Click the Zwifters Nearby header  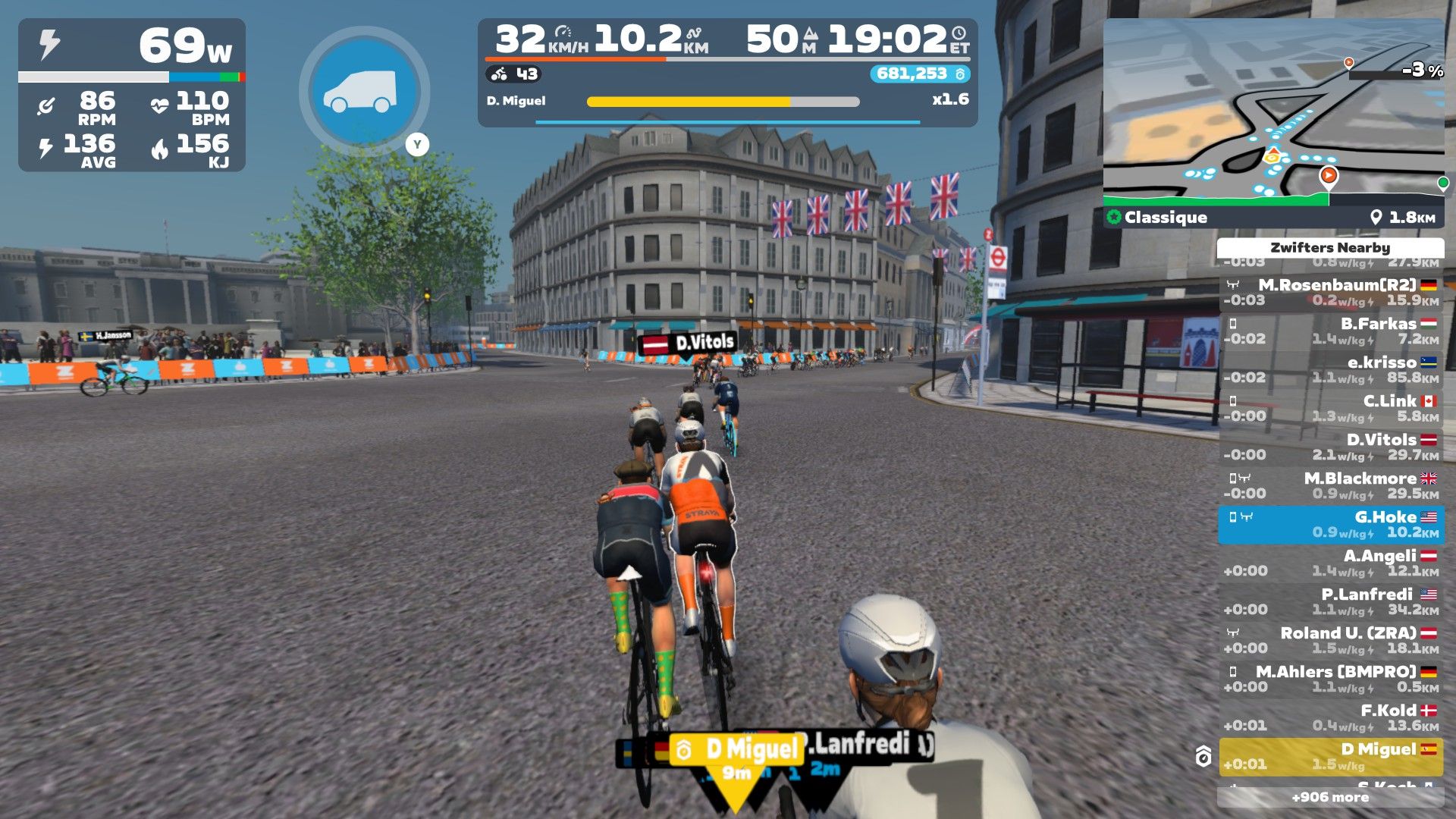coord(1330,248)
